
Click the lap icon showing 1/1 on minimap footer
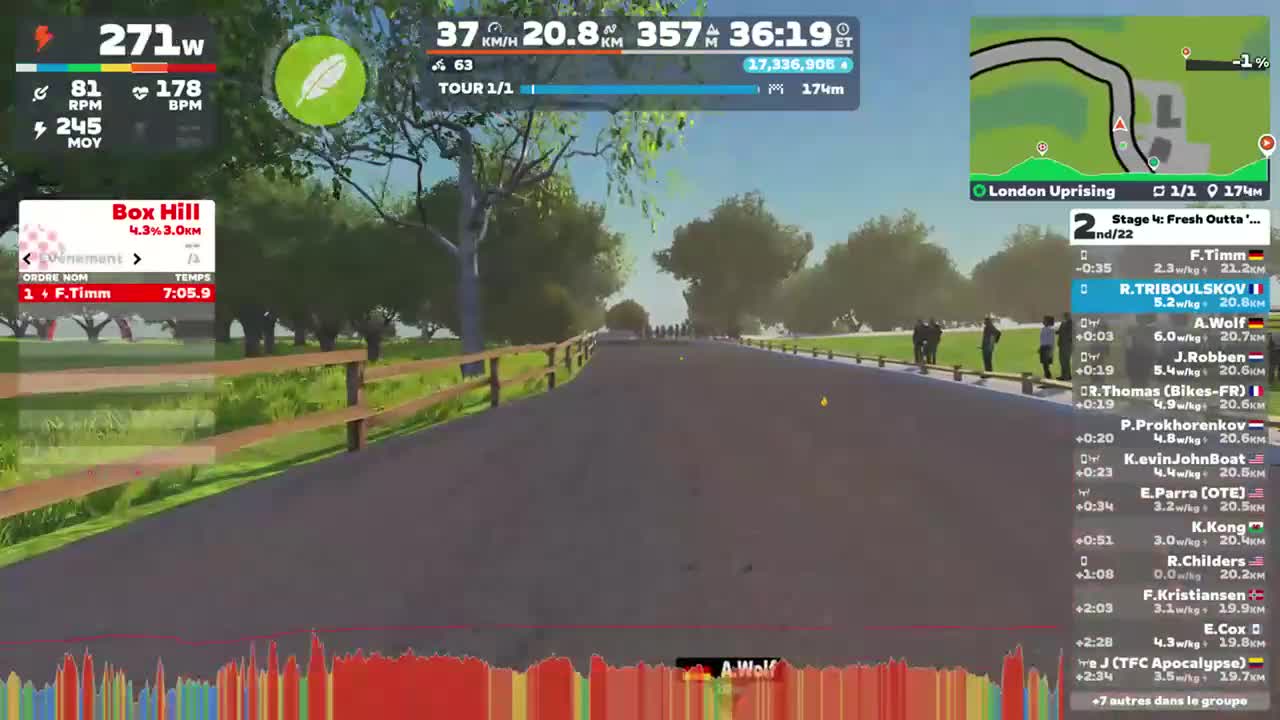click(1157, 191)
